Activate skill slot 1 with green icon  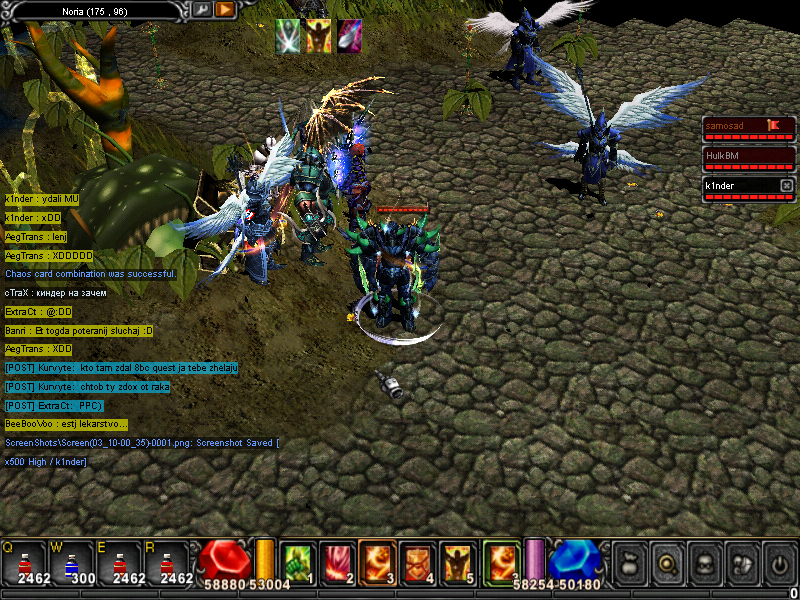tap(296, 561)
